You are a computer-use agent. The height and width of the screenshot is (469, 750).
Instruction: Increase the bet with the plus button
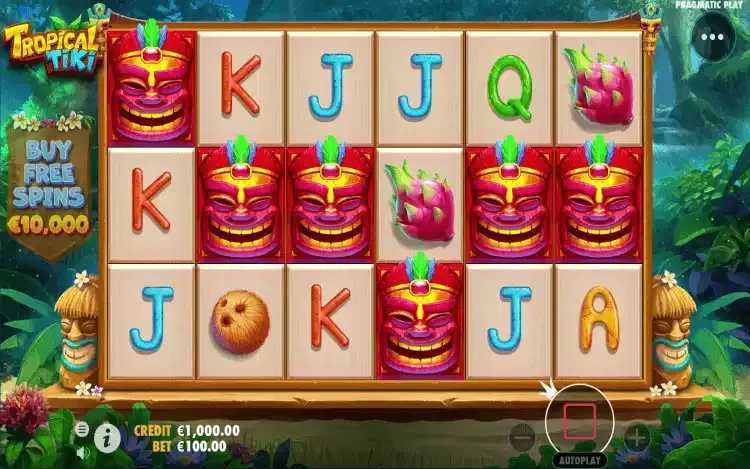tap(637, 436)
